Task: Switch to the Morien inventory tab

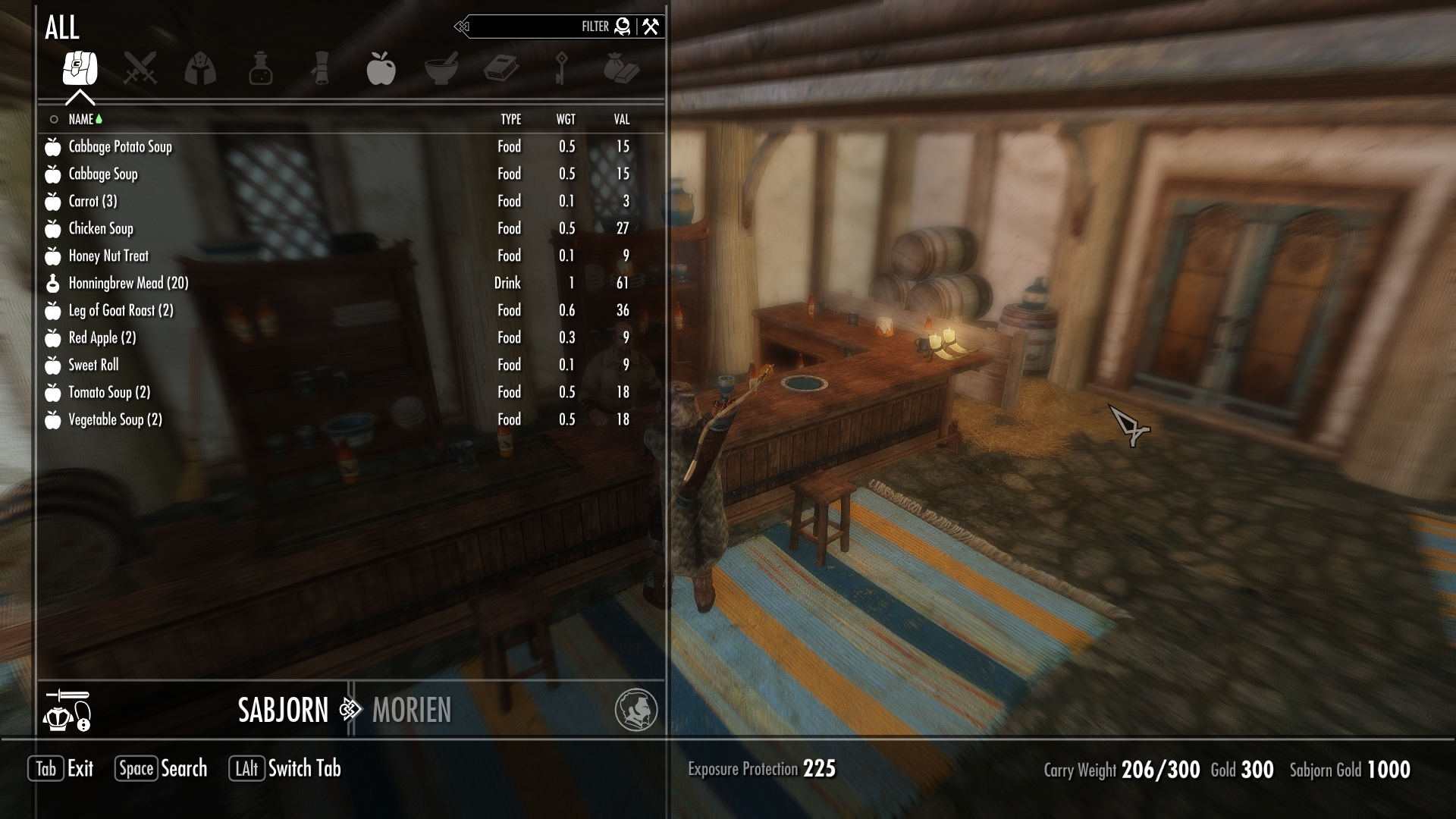Action: pos(412,711)
